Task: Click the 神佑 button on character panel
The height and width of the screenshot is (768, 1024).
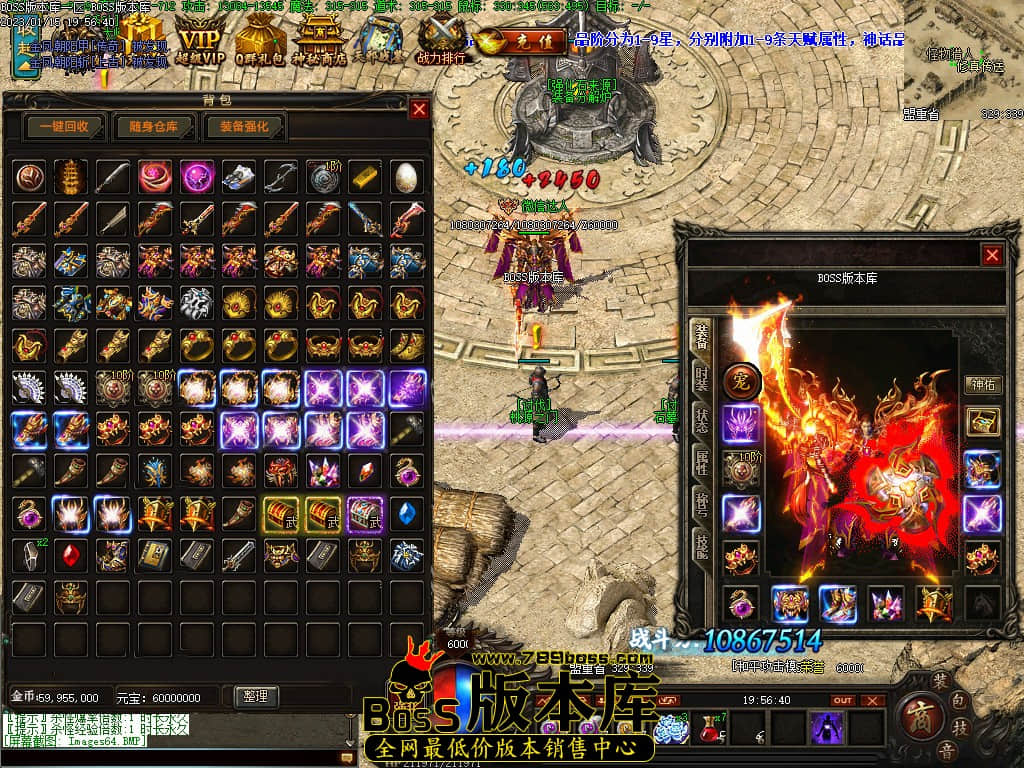Action: pos(982,384)
